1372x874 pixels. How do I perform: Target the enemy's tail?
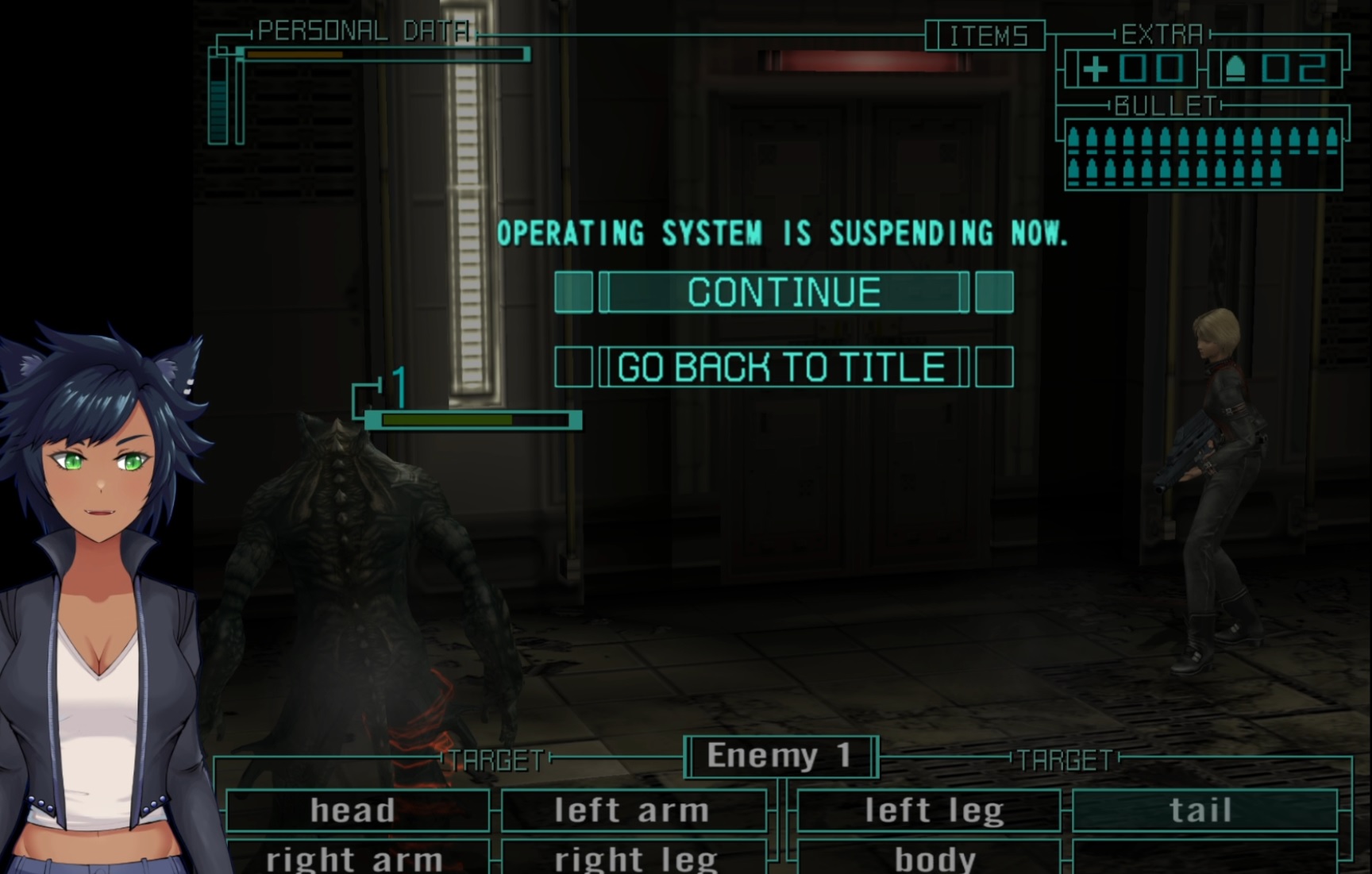coord(1202,810)
